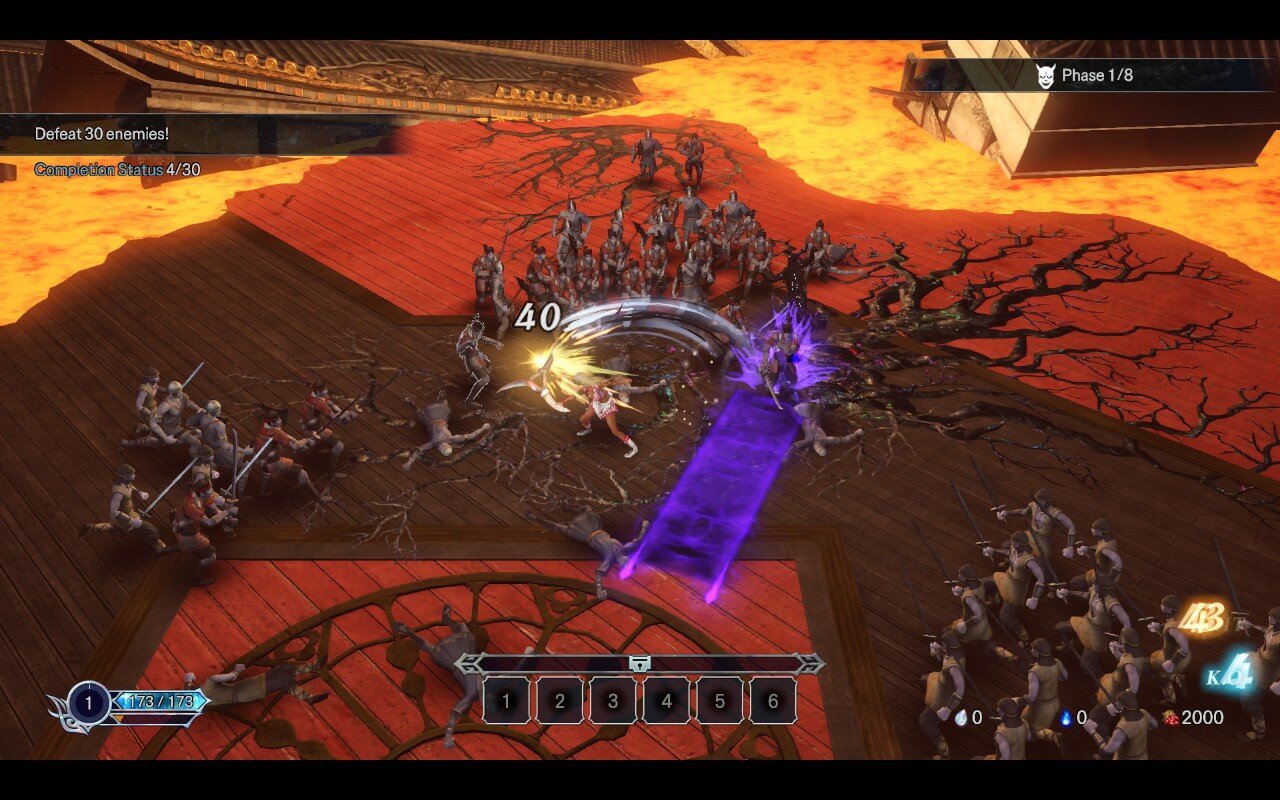This screenshot has width=1280, height=800.
Task: Click the Phase 1/8 demon mask icon
Action: point(1045,76)
